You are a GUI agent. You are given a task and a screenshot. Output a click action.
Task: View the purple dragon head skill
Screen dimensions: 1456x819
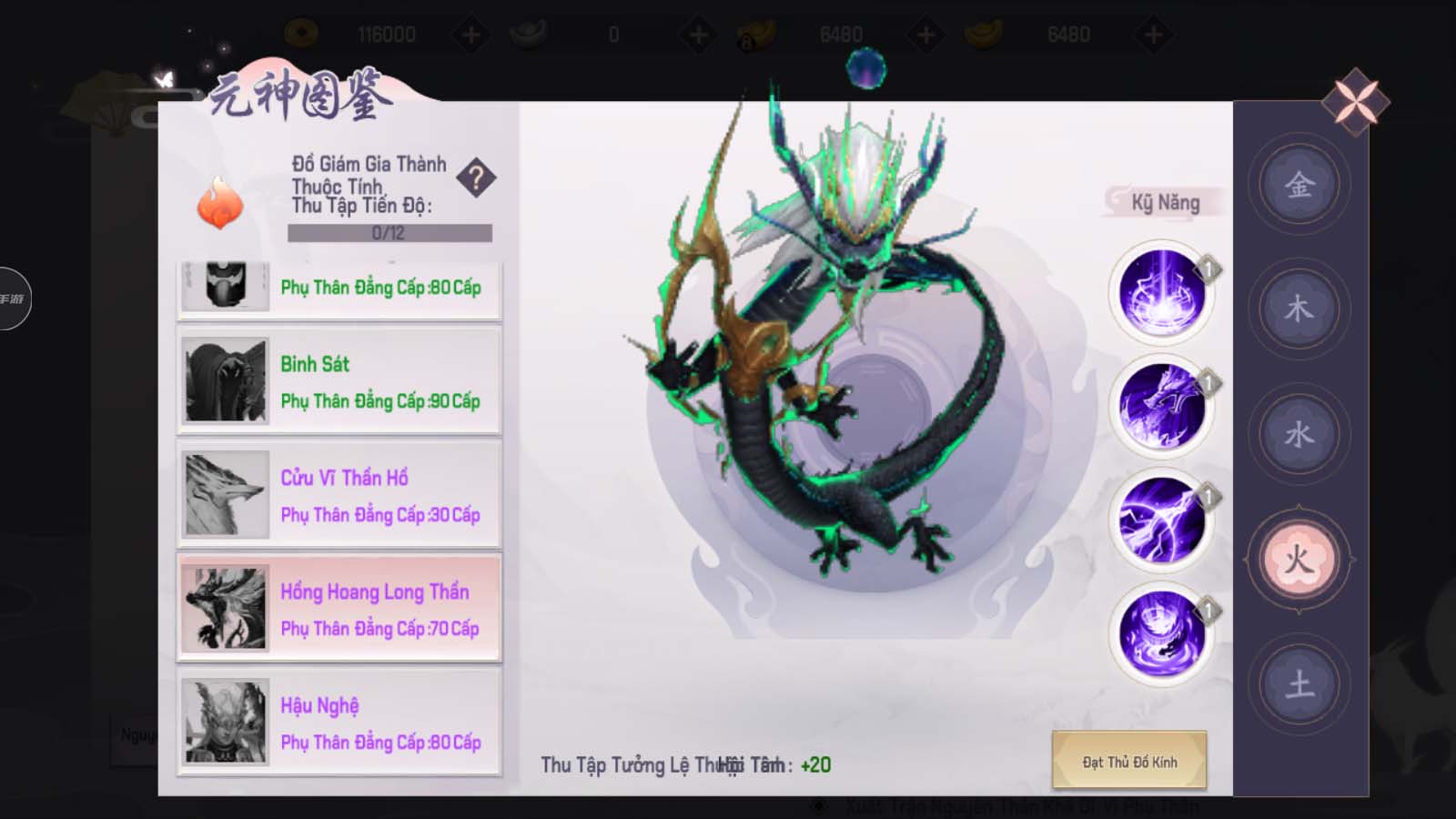(1161, 406)
